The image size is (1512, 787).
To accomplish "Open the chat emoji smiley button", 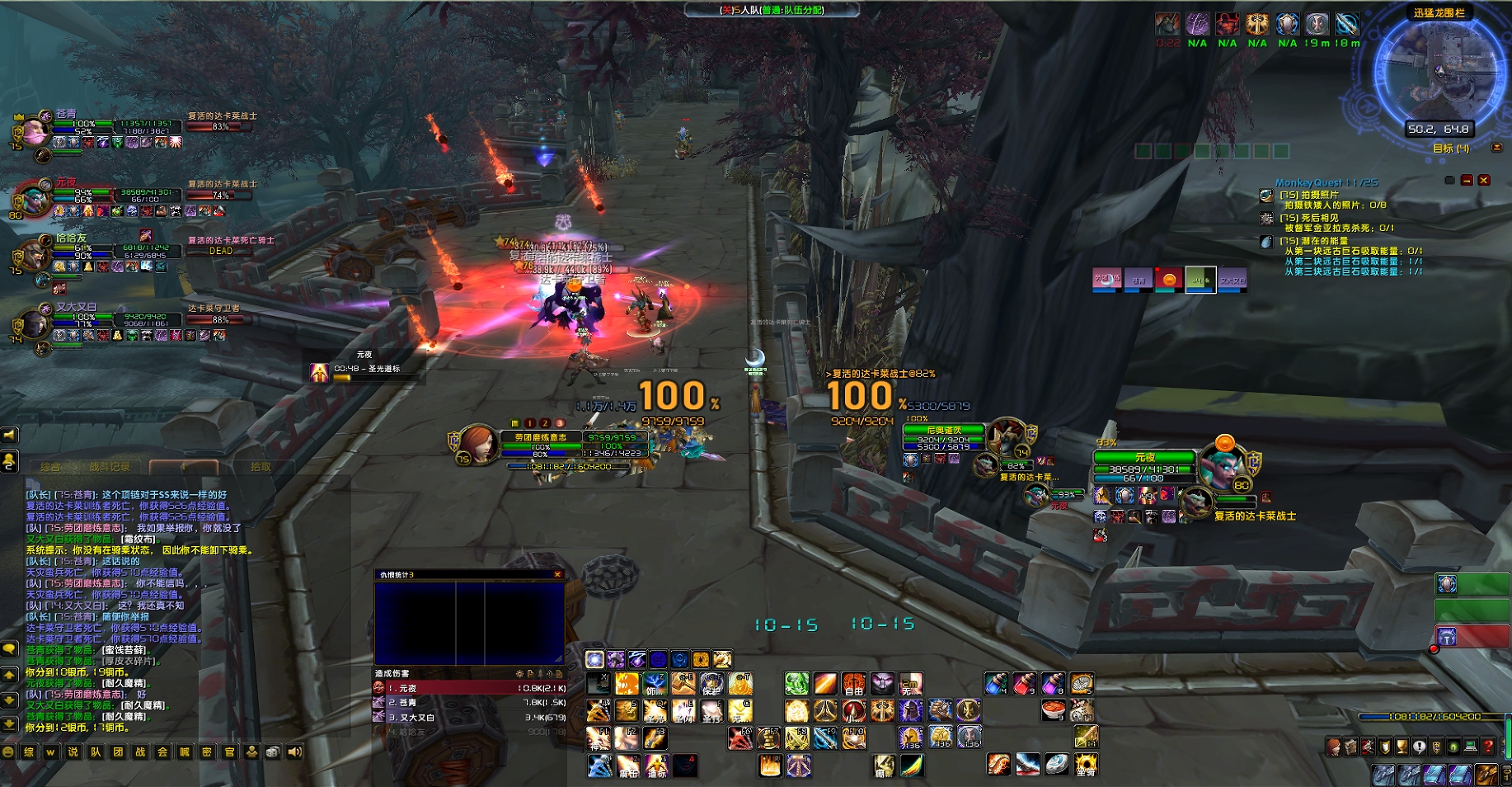I will (x=8, y=752).
